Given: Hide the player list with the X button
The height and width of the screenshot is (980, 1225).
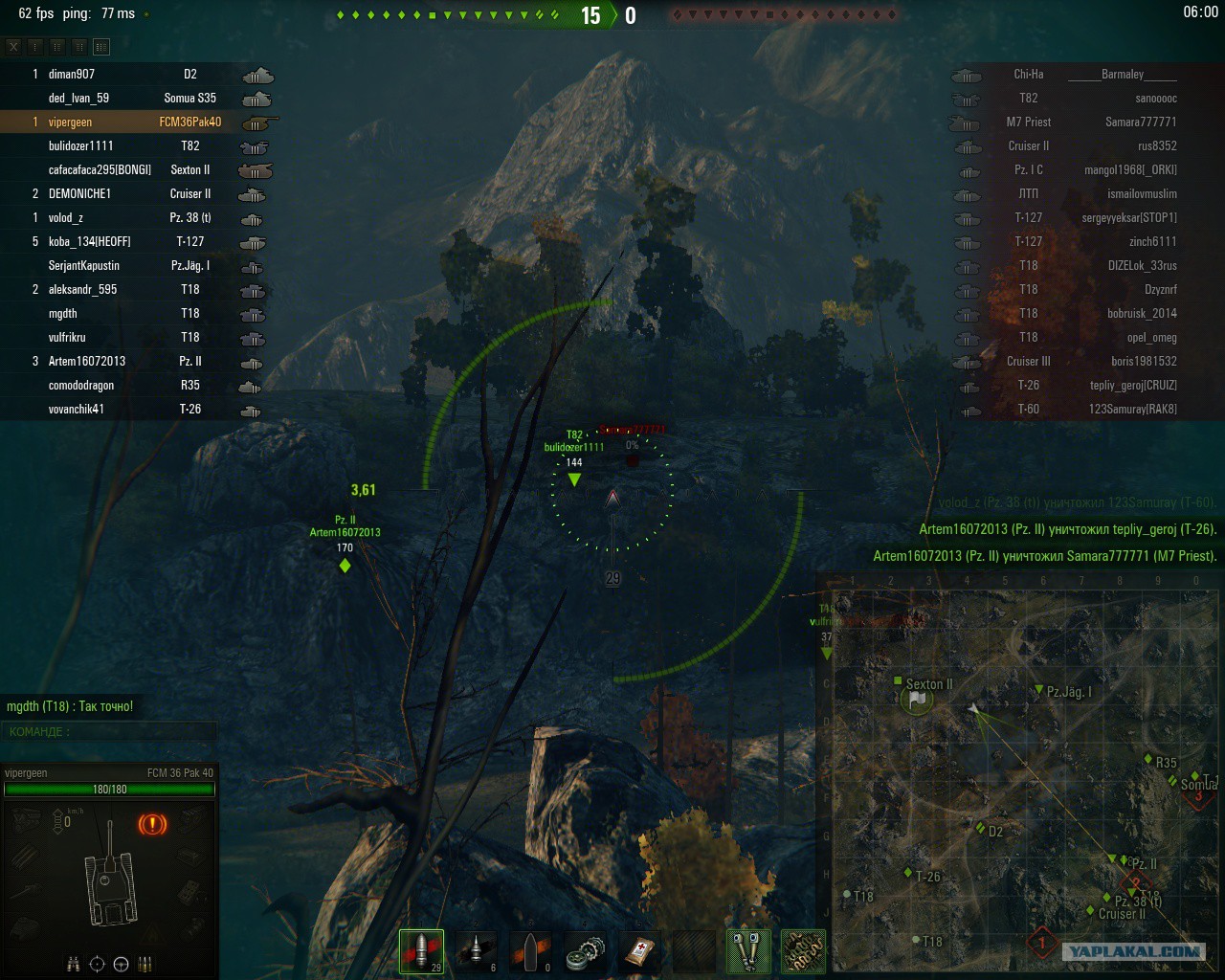Looking at the screenshot, I should pyautogui.click(x=13, y=46).
